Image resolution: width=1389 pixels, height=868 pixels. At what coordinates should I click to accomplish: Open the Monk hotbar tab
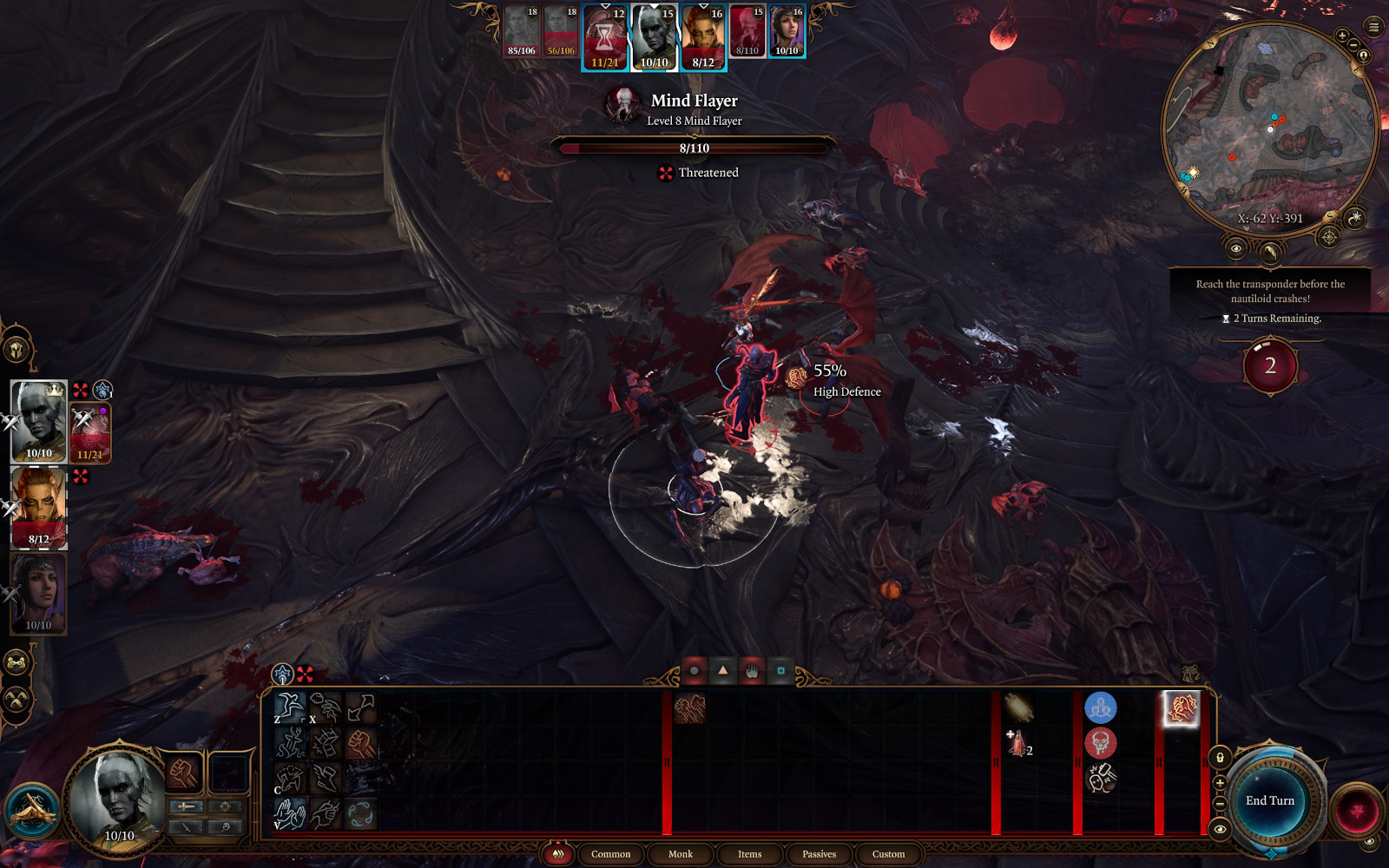coord(680,854)
